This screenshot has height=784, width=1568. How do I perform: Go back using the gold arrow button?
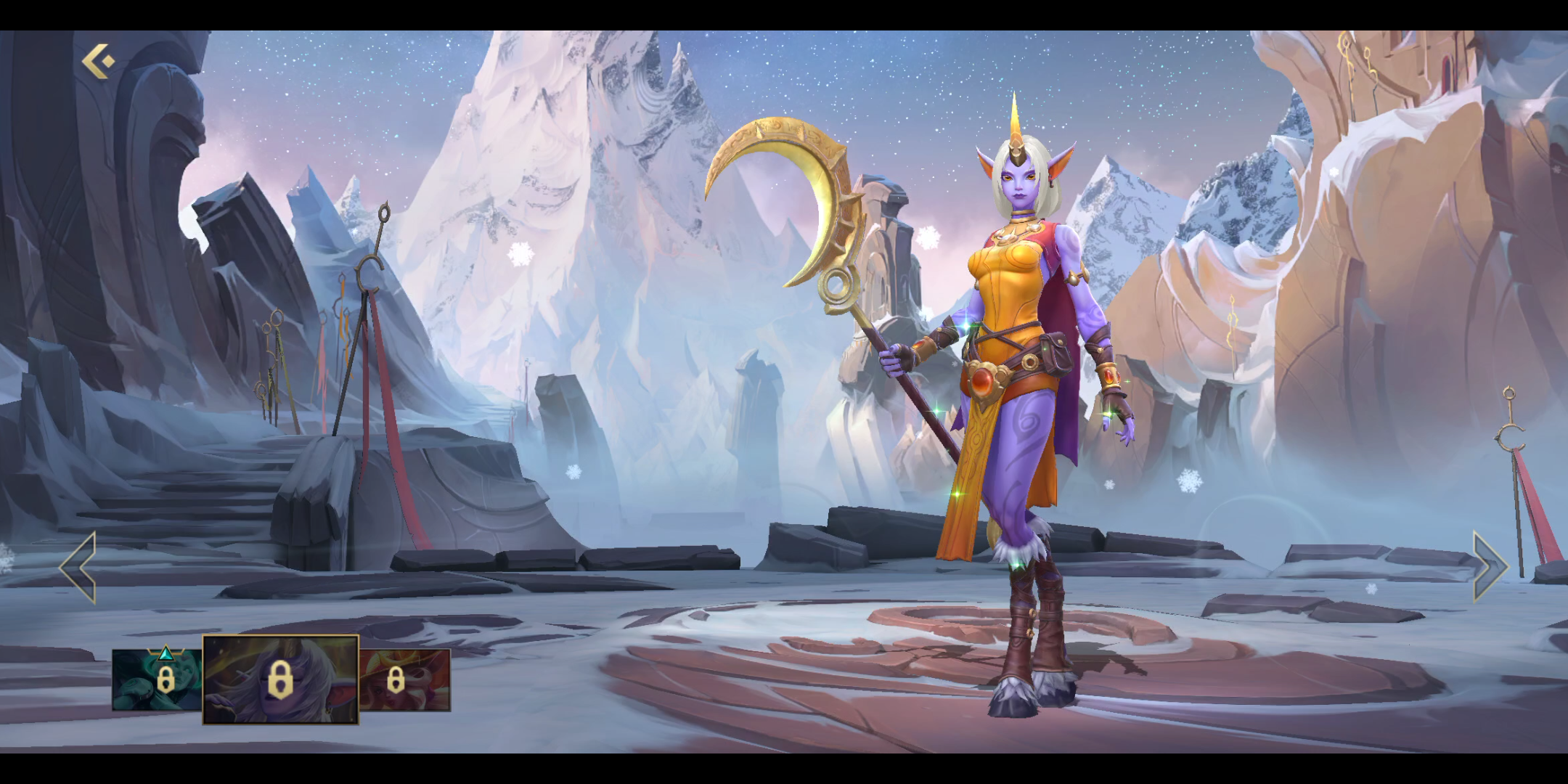click(x=98, y=61)
